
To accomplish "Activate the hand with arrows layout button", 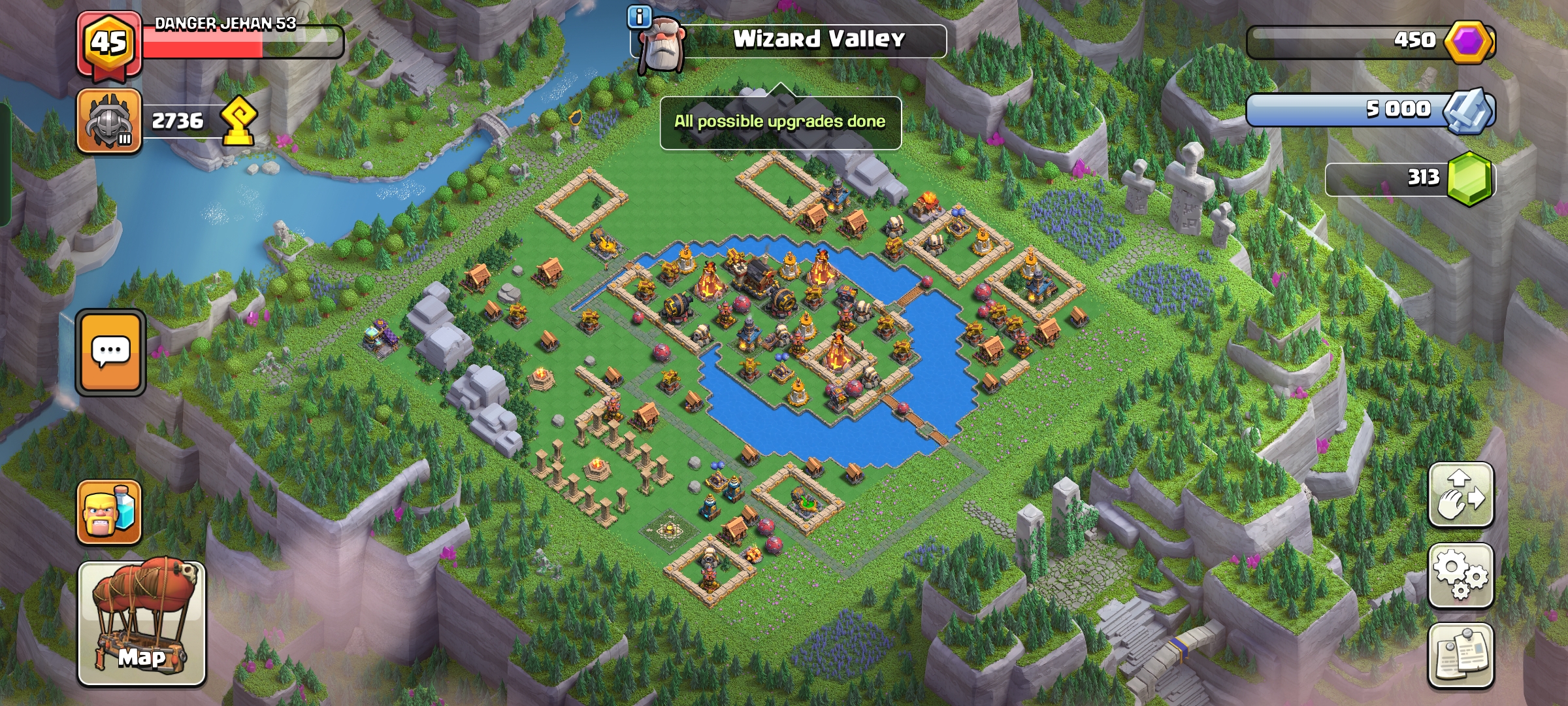I will coord(1461,495).
